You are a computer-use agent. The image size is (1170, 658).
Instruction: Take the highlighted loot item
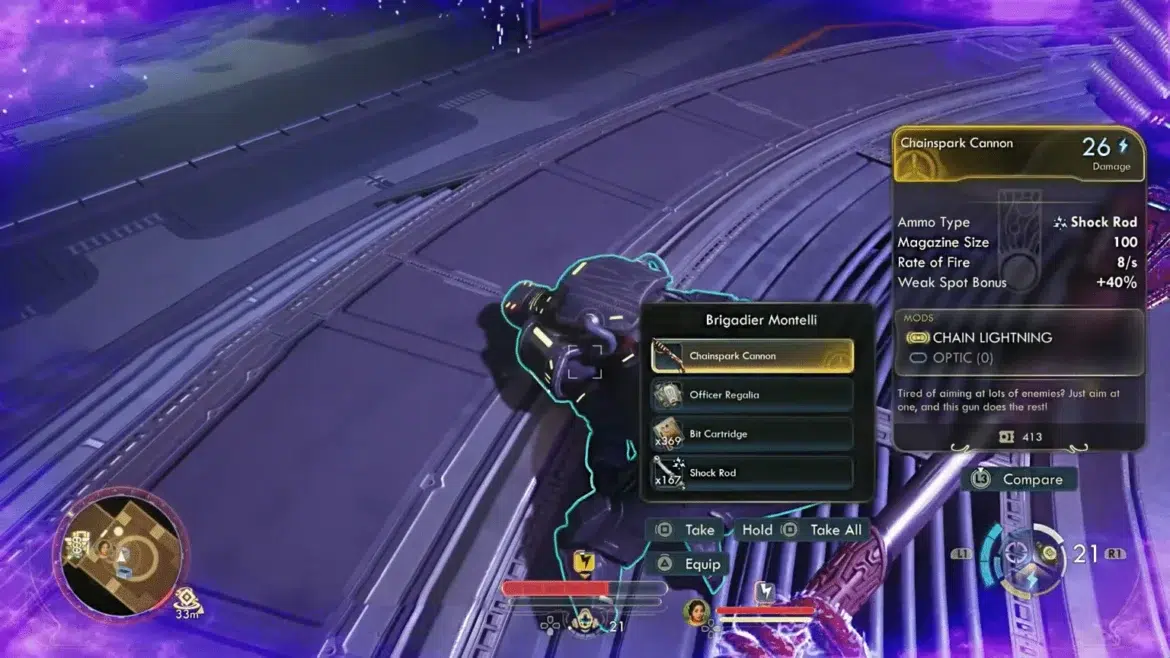coord(686,530)
